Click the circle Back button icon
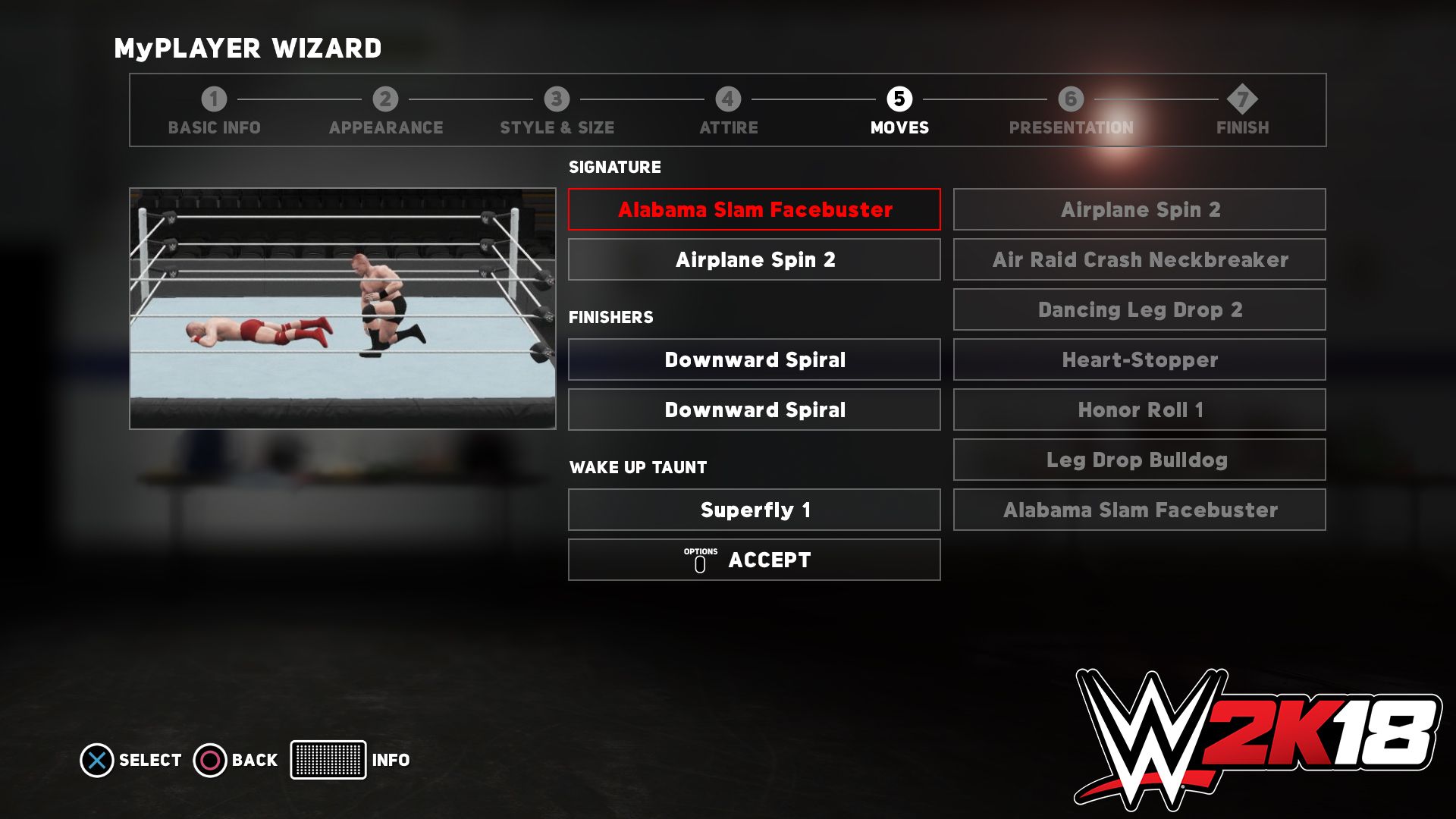 tap(209, 759)
